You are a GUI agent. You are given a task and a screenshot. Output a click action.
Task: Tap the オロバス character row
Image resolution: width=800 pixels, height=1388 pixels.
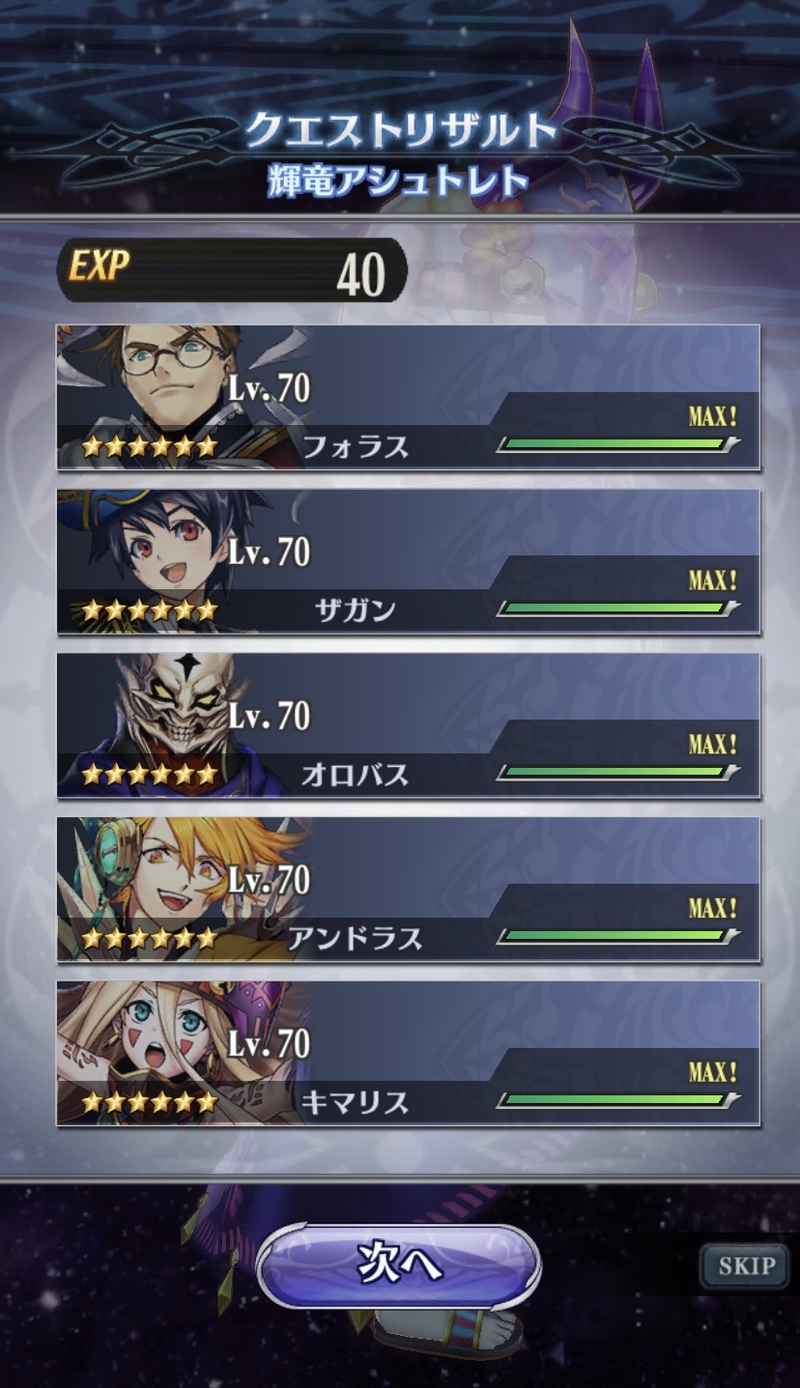click(x=408, y=726)
